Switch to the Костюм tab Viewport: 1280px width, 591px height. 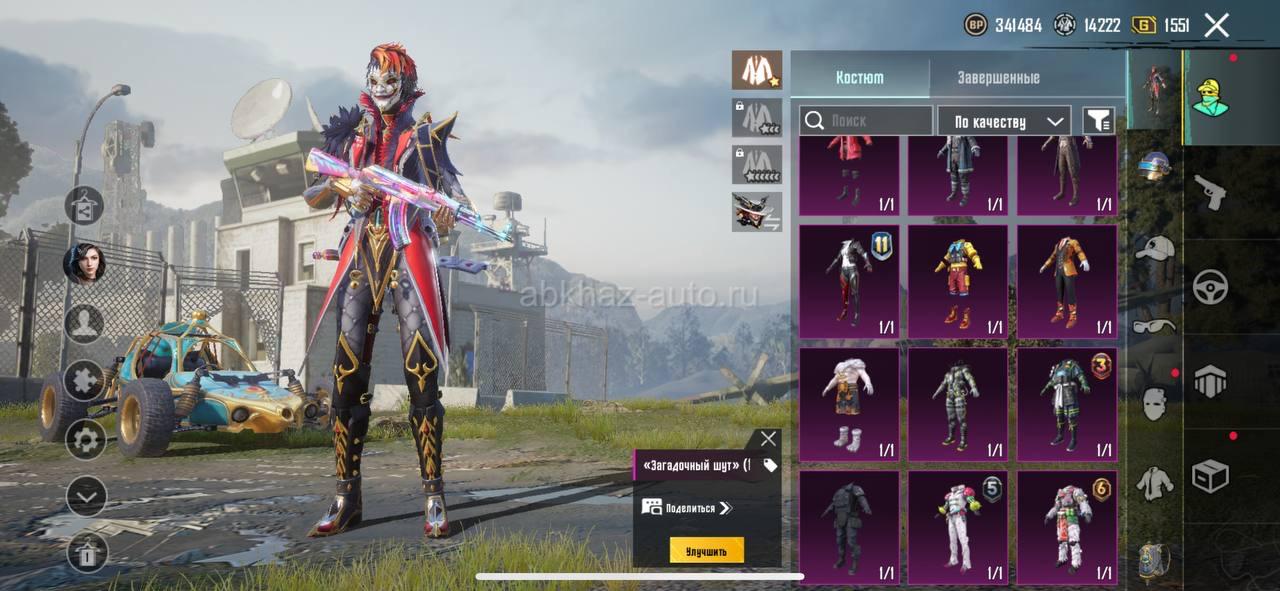coord(859,77)
